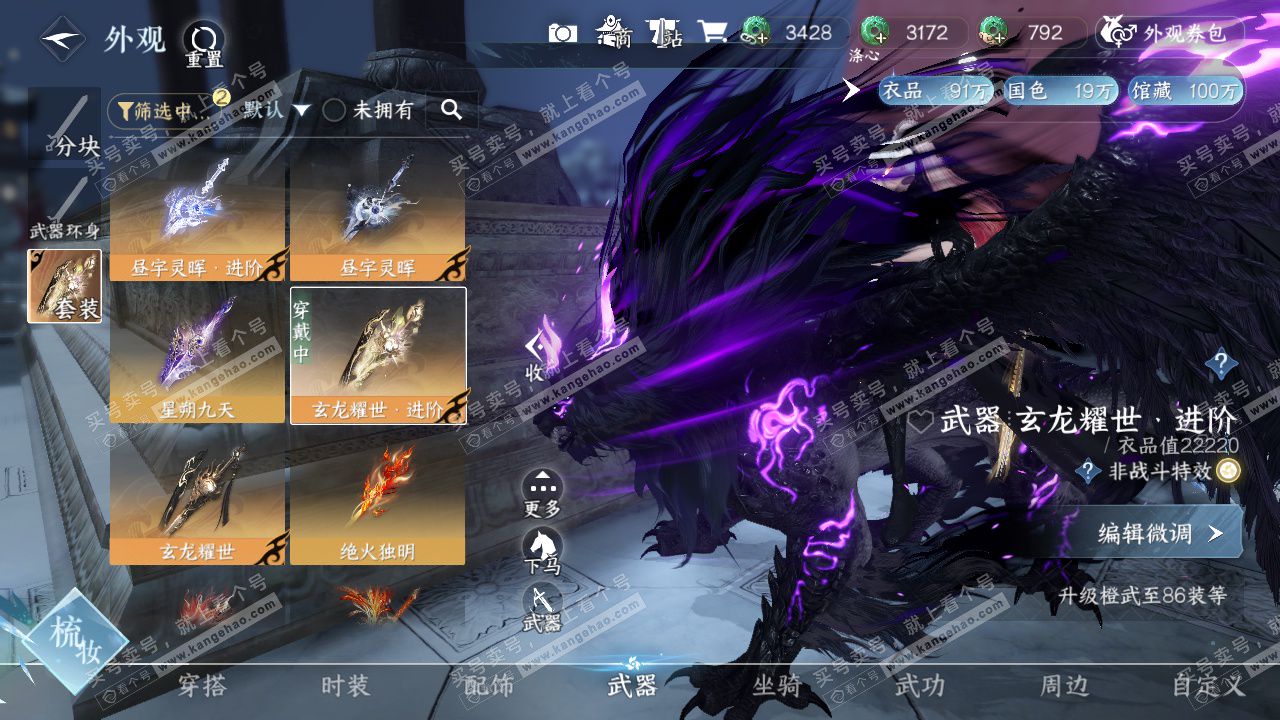Viewport: 1280px width, 720px height.
Task: Search weapons with the magnifier icon
Action: (x=451, y=110)
